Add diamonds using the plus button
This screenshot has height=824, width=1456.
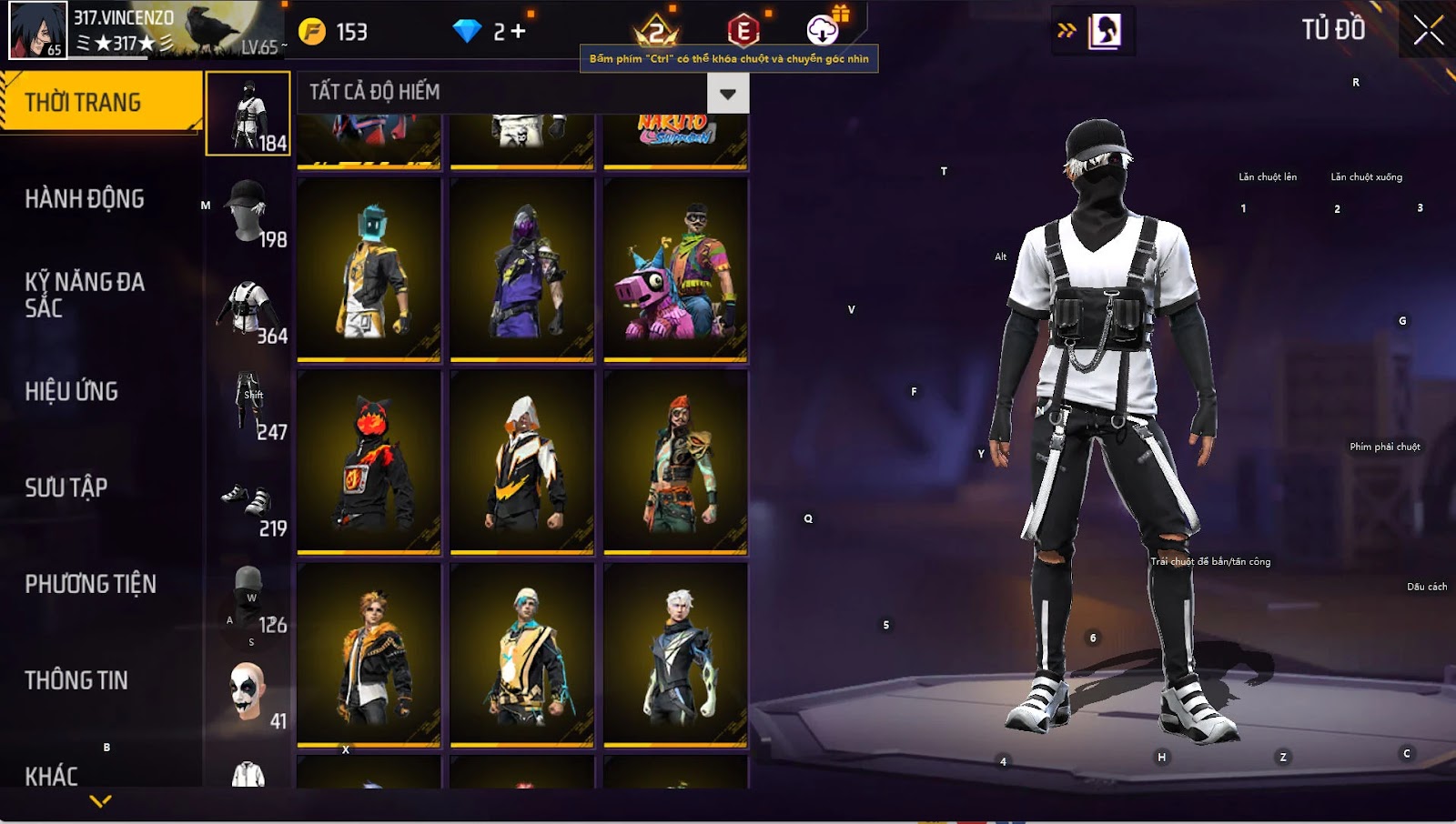click(x=518, y=32)
